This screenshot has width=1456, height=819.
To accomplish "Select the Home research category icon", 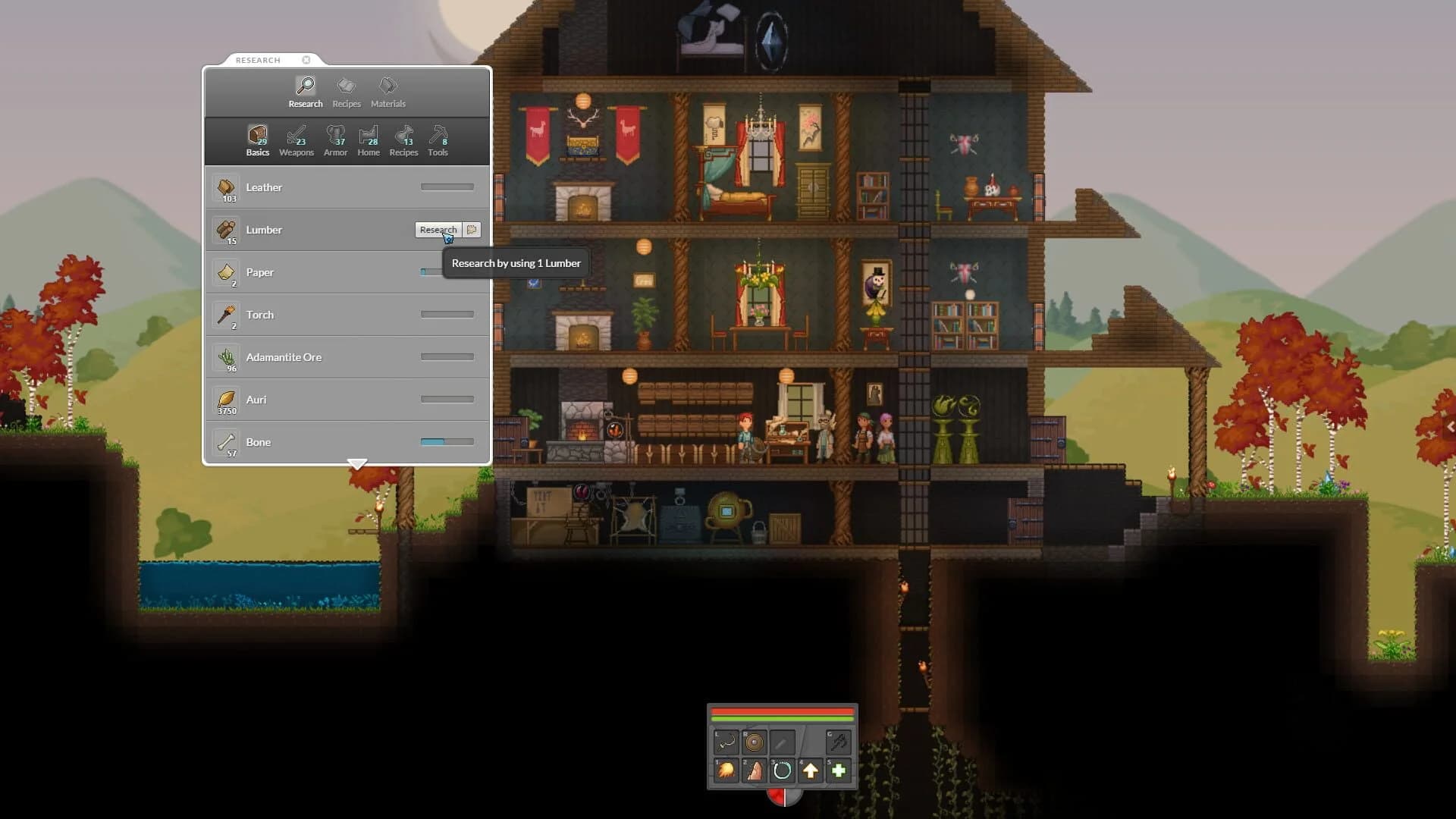I will pos(369,138).
